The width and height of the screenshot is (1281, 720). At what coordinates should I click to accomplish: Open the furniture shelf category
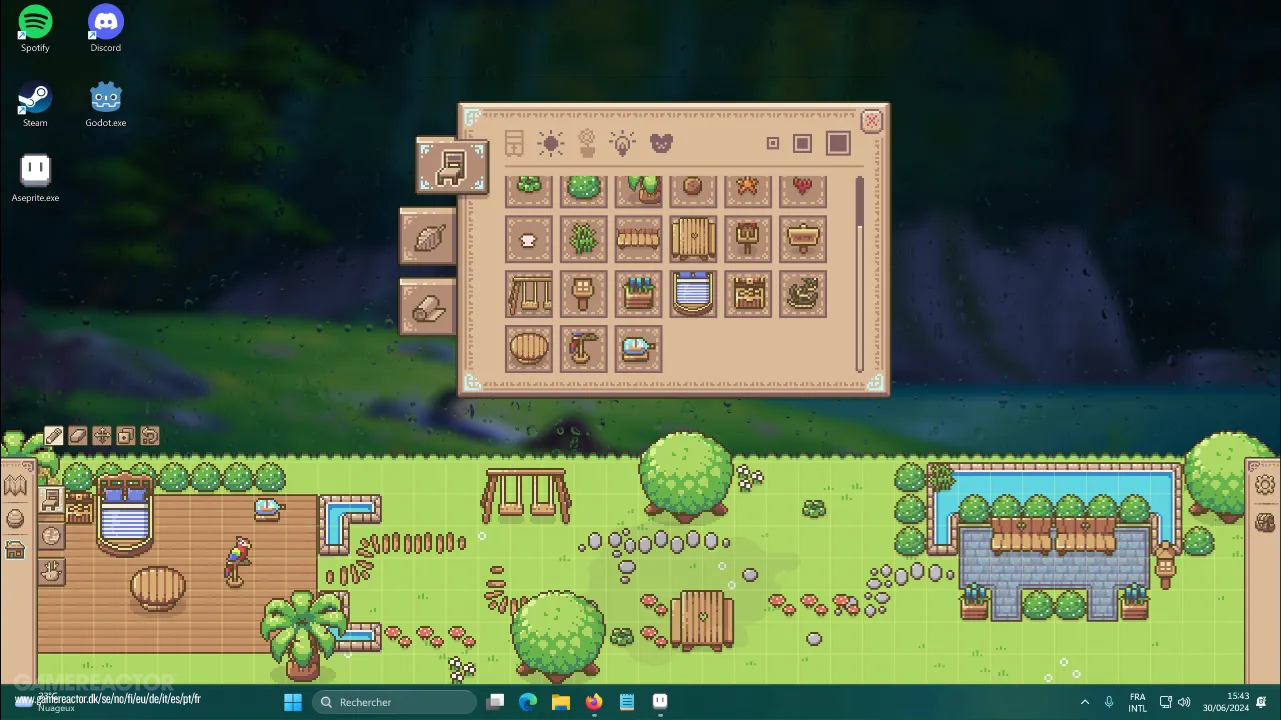click(x=514, y=143)
